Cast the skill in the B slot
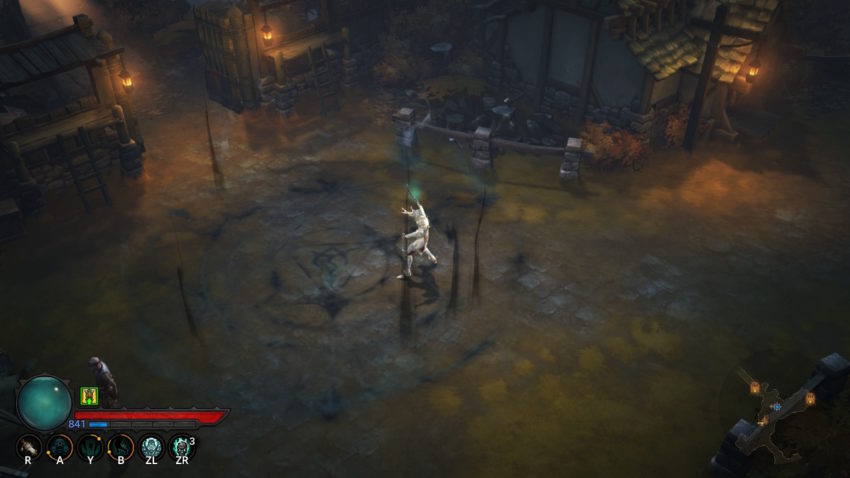The image size is (850, 478). (x=121, y=447)
